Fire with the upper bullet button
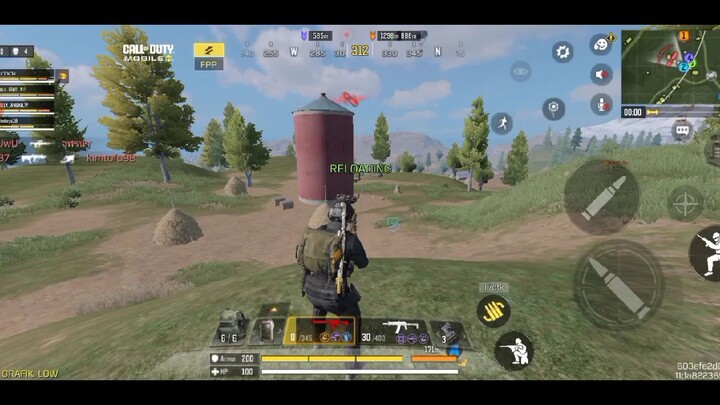This screenshot has height=405, width=720. (601, 196)
